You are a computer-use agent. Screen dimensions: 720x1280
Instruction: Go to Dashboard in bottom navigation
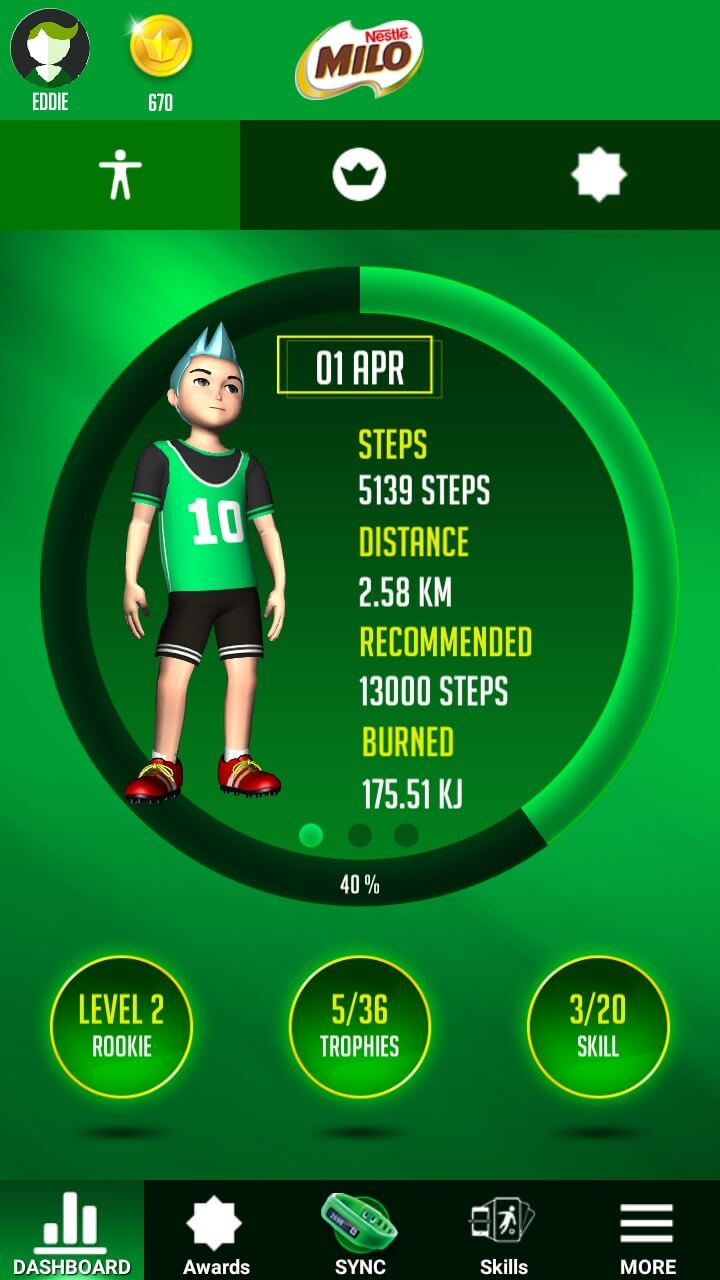click(x=72, y=1232)
